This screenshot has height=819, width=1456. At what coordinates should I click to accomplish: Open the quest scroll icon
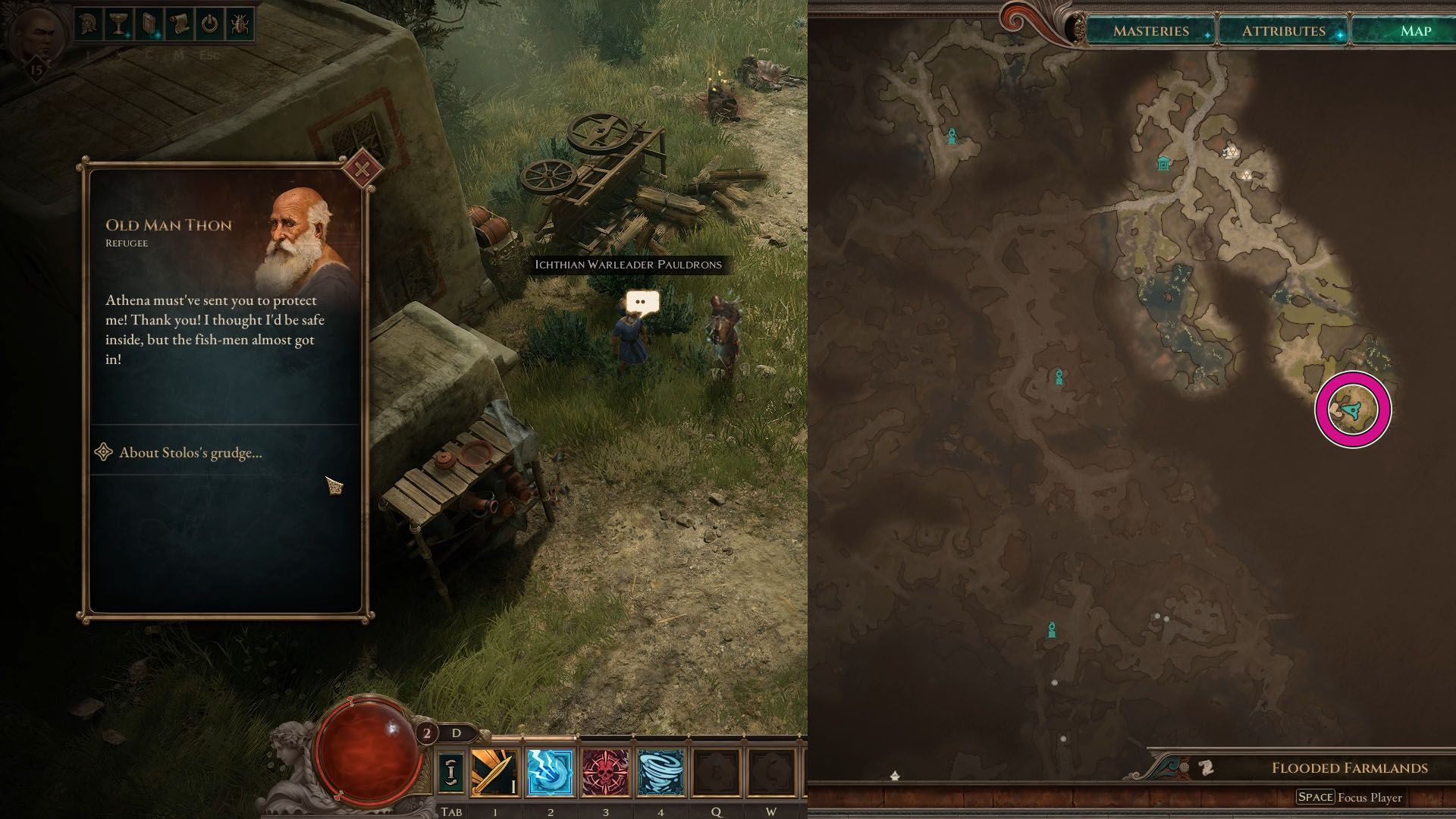tap(180, 25)
